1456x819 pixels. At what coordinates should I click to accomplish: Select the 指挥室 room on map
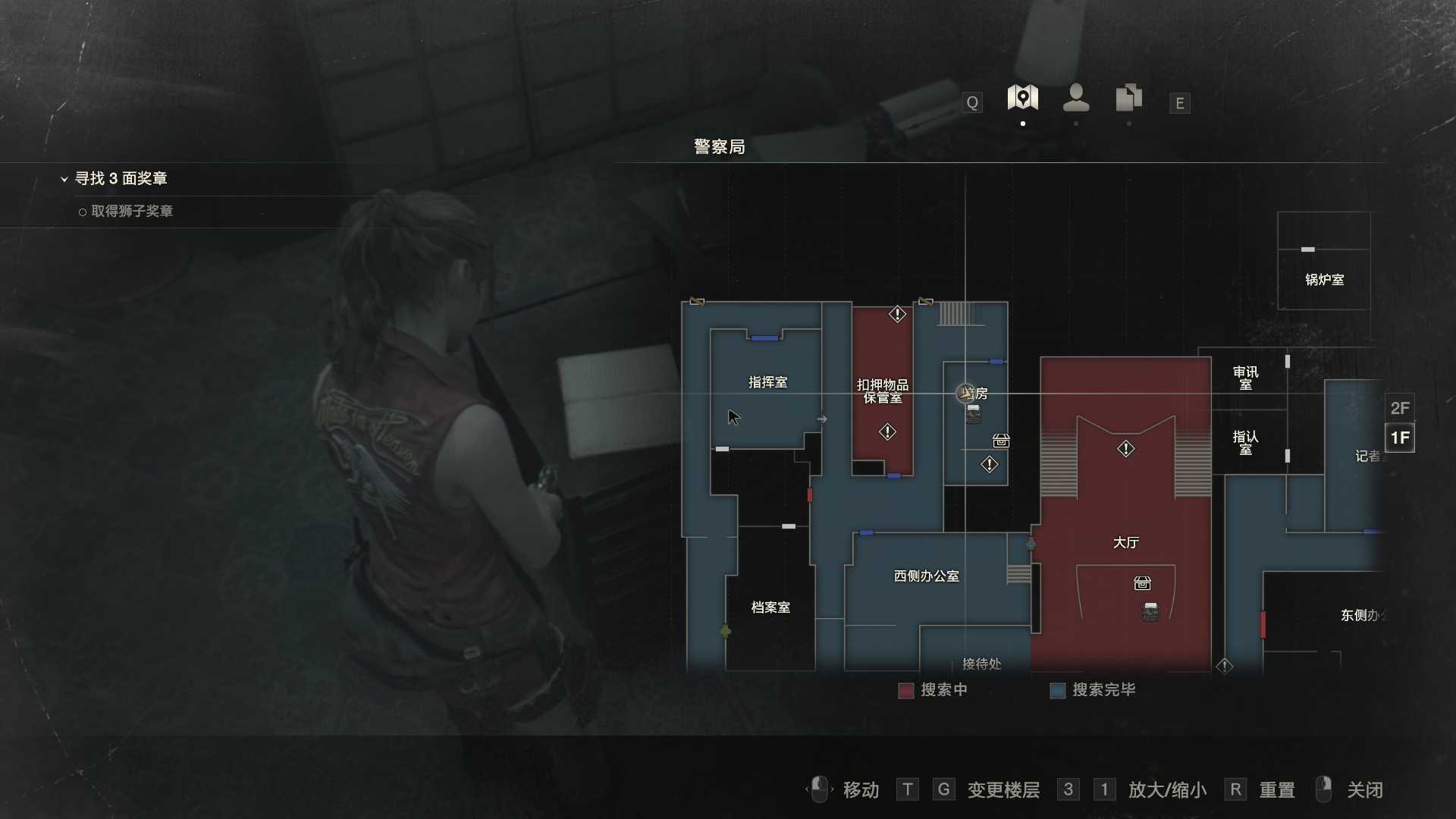767,383
